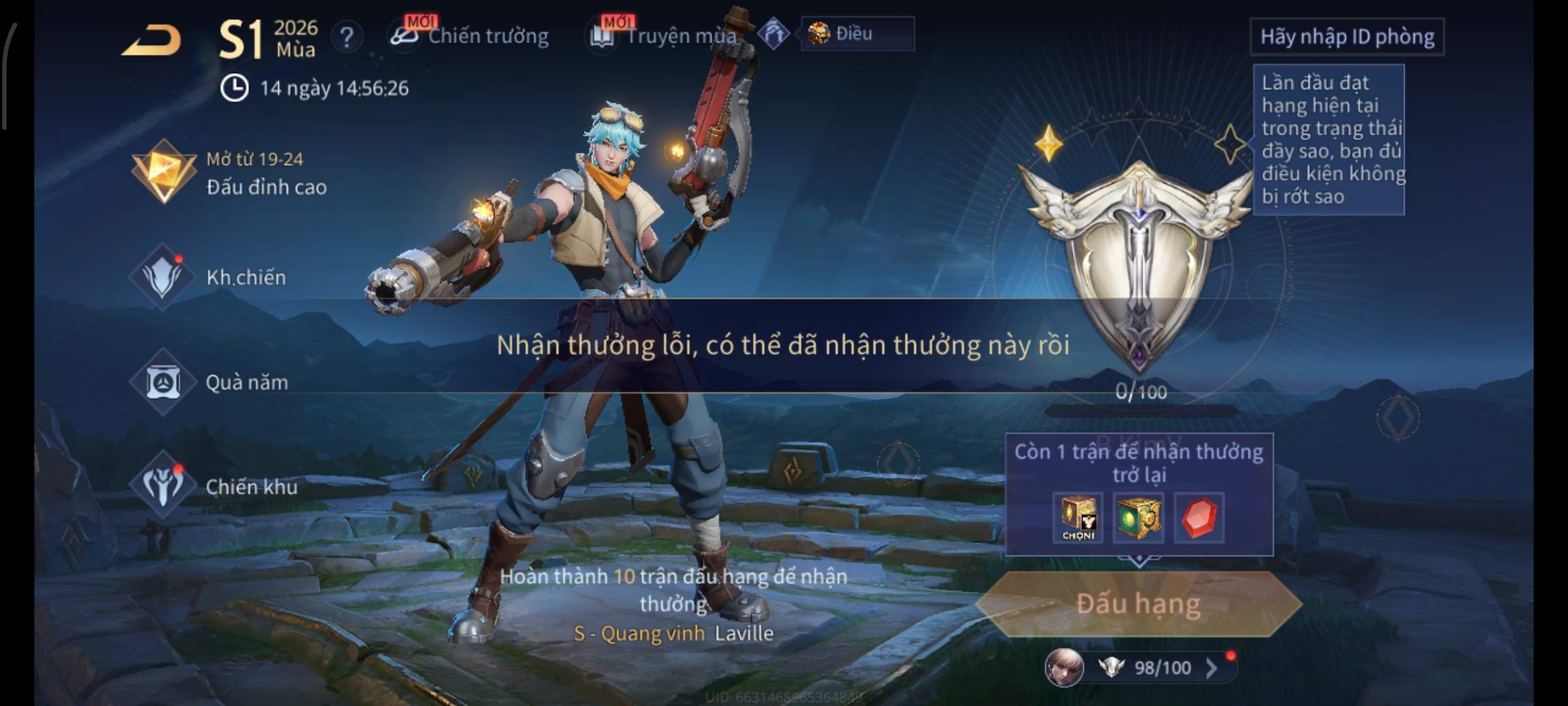Select the red ruby reward icon
The height and width of the screenshot is (706, 1568).
tap(1199, 518)
